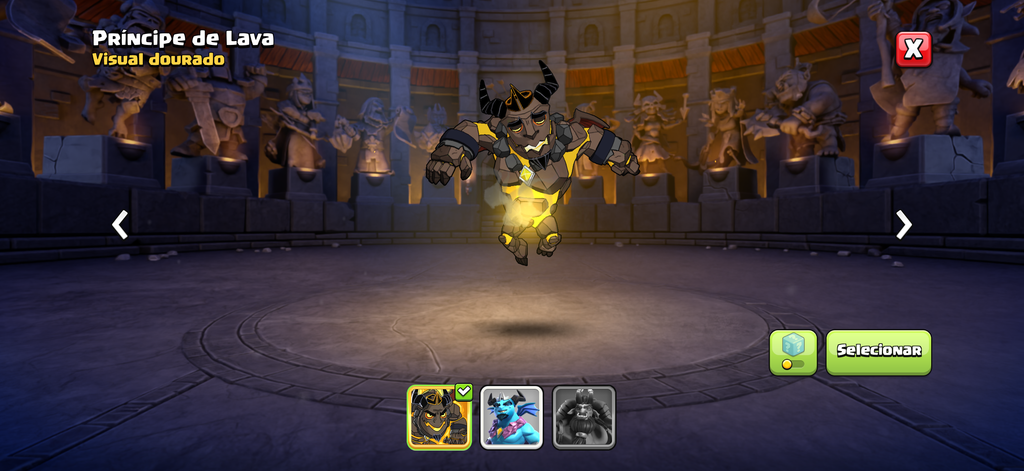Confirm the skin with the Selecionar button
This screenshot has width=1024, height=471.
point(878,352)
